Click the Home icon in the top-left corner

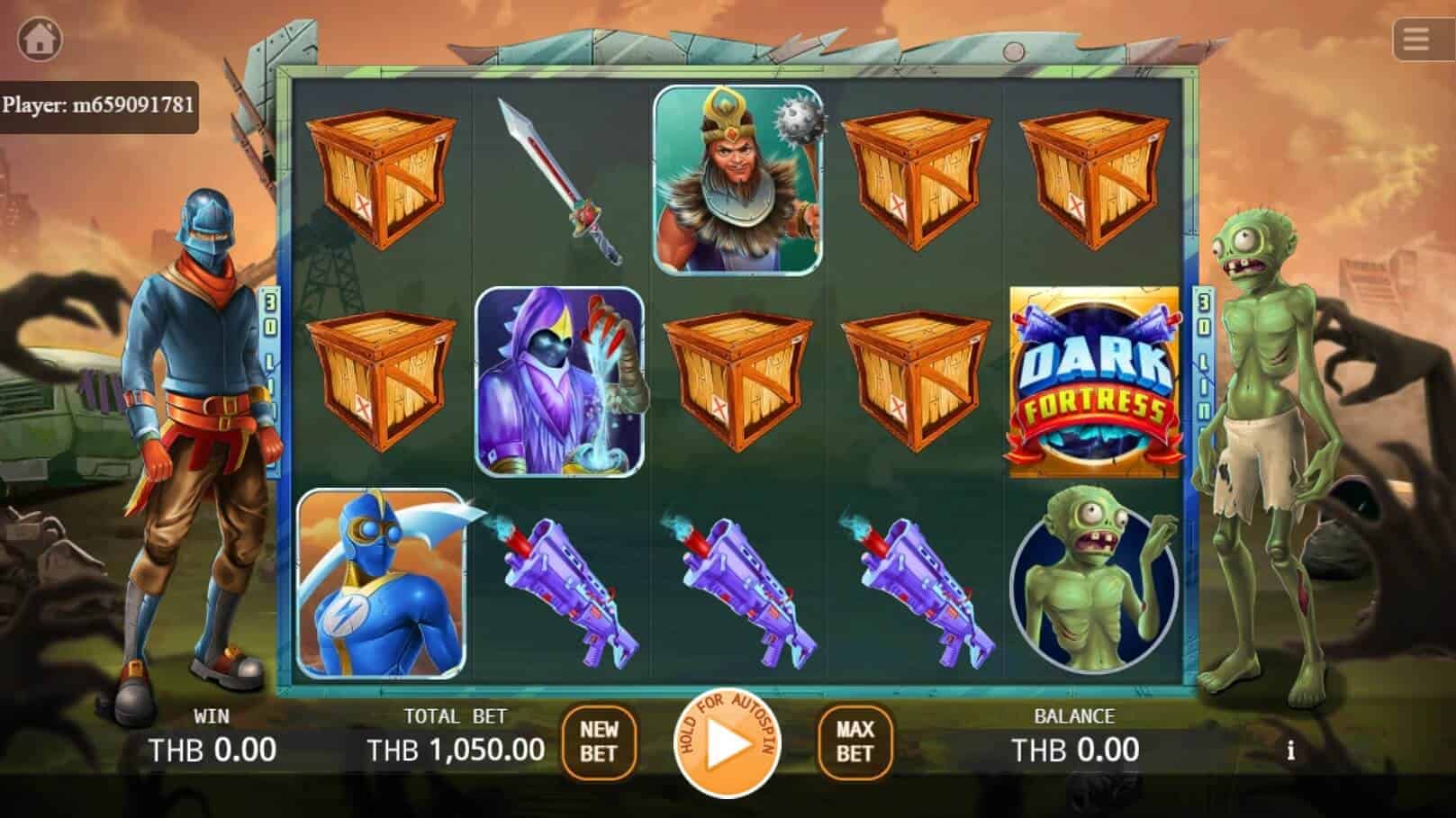(40, 38)
